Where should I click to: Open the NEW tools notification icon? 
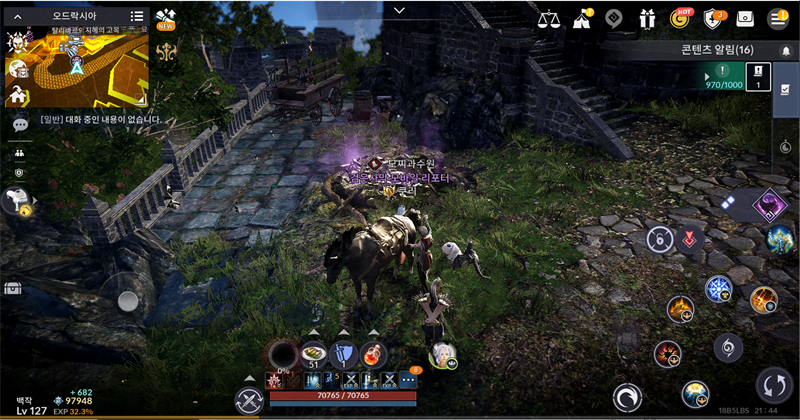click(168, 18)
